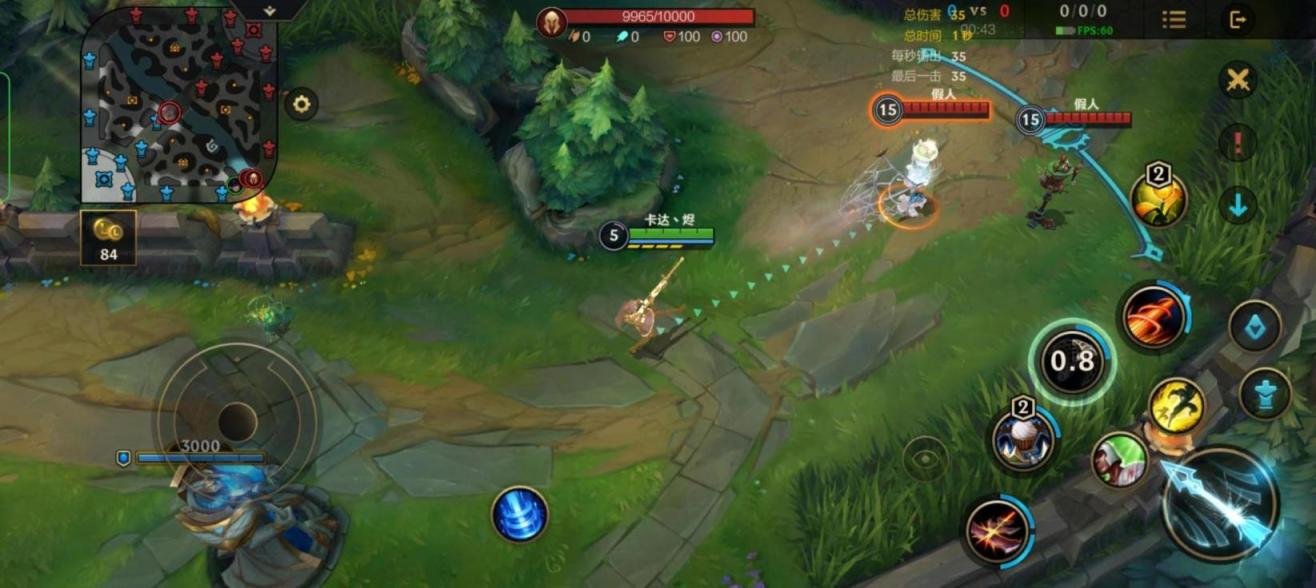Cast the fiery orange swirl ability
Viewport: 1316px width, 588px height.
1153,318
